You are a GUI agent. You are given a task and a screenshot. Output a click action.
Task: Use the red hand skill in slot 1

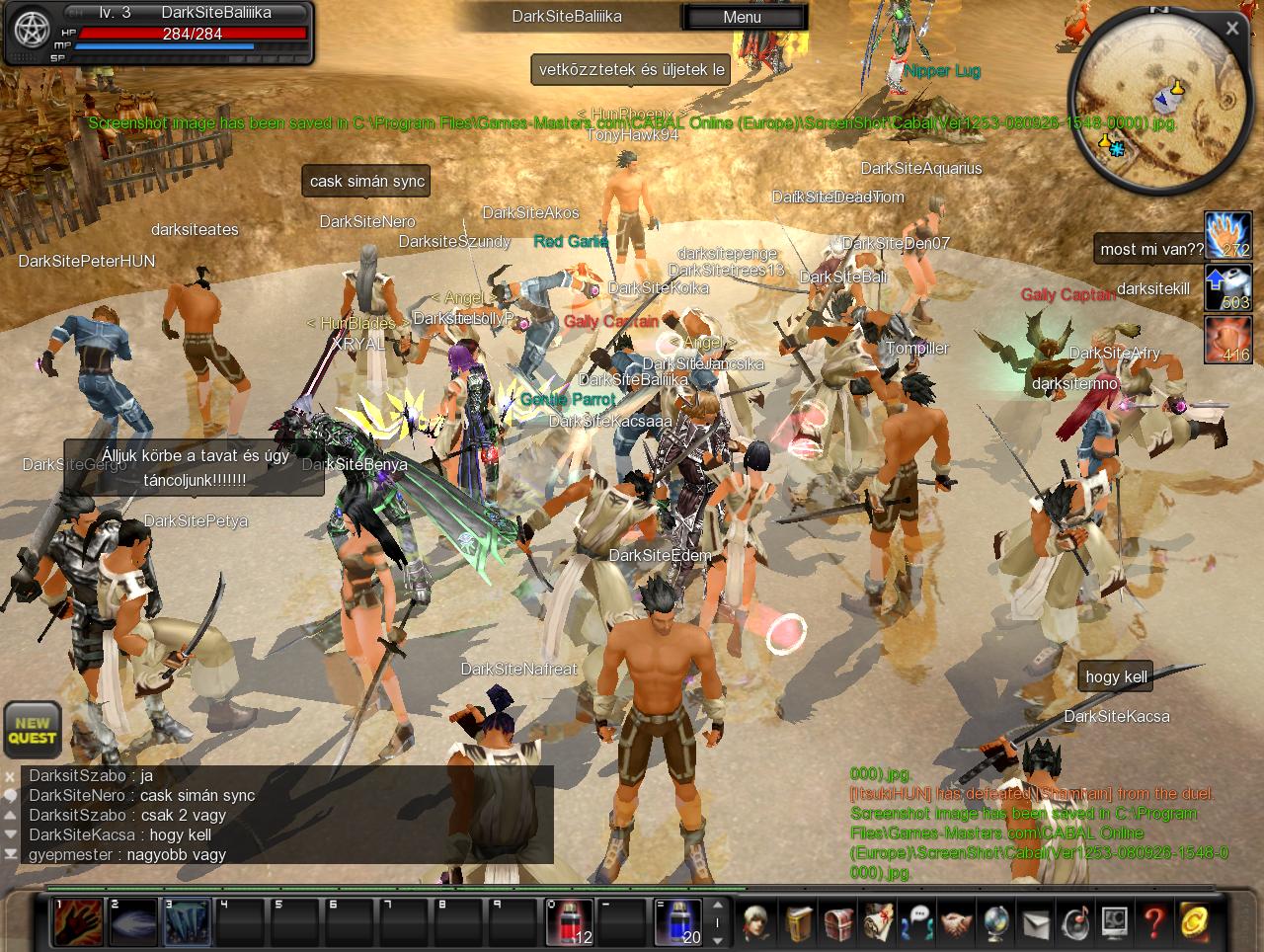click(x=77, y=921)
